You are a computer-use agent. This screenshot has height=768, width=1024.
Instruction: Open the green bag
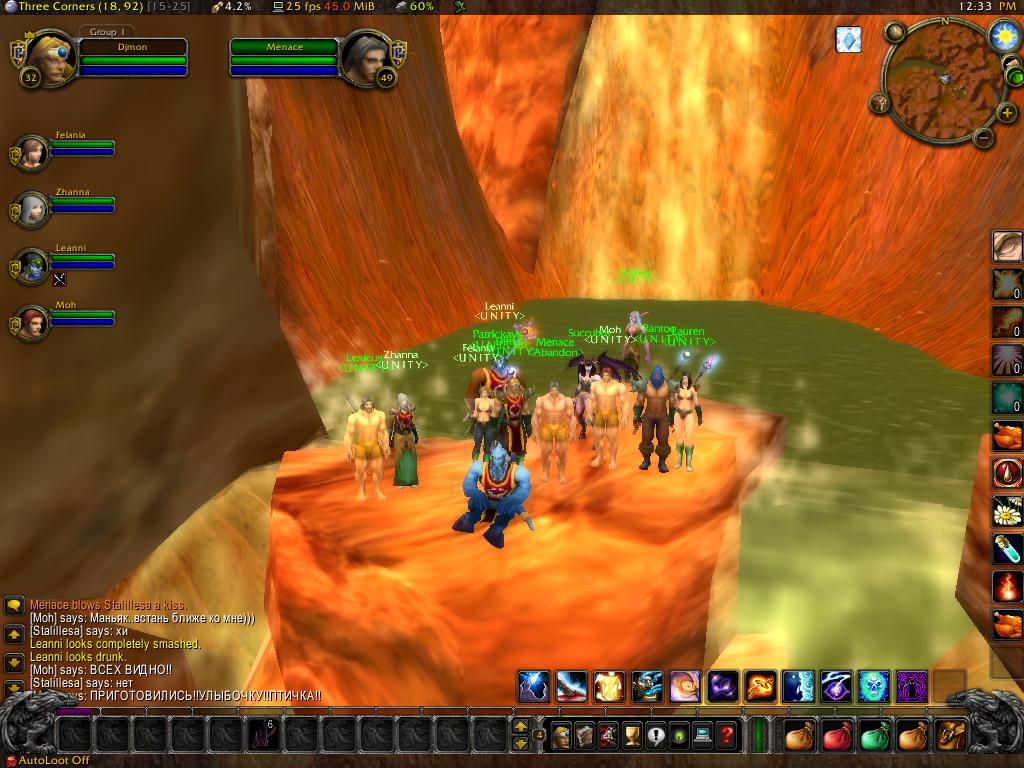coord(874,736)
